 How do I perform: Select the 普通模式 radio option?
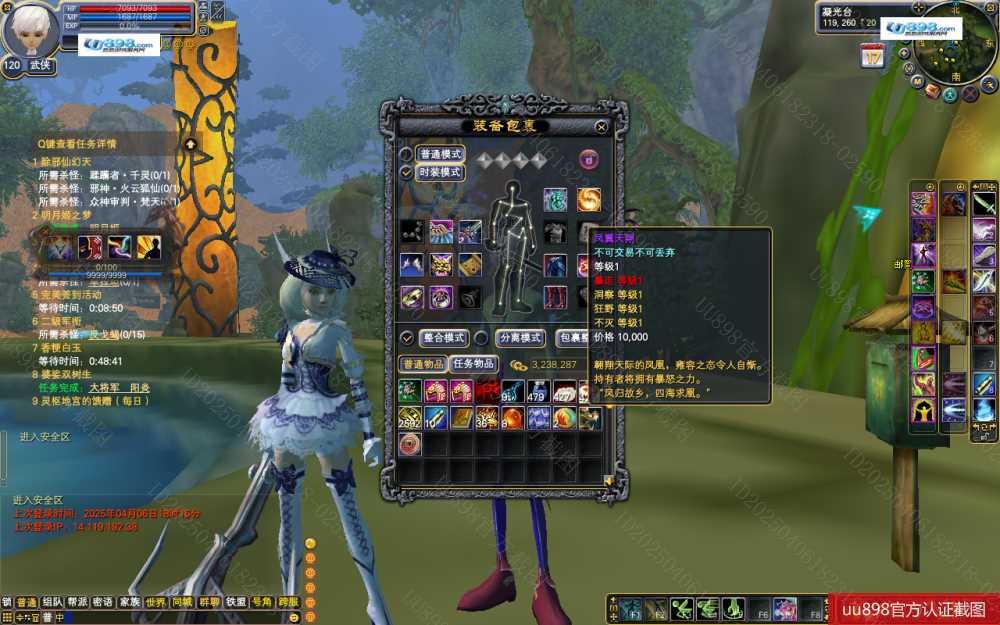point(406,154)
